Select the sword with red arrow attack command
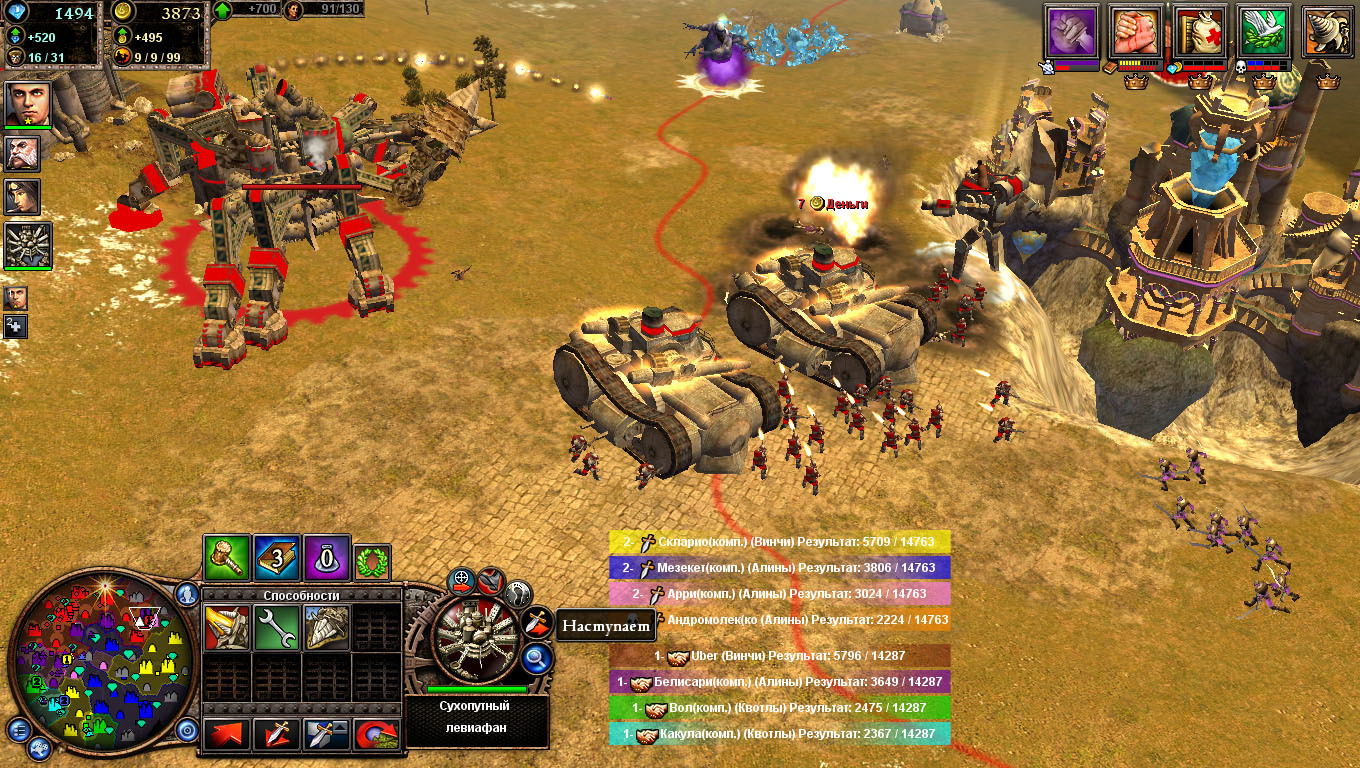This screenshot has height=768, width=1360. coord(276,735)
